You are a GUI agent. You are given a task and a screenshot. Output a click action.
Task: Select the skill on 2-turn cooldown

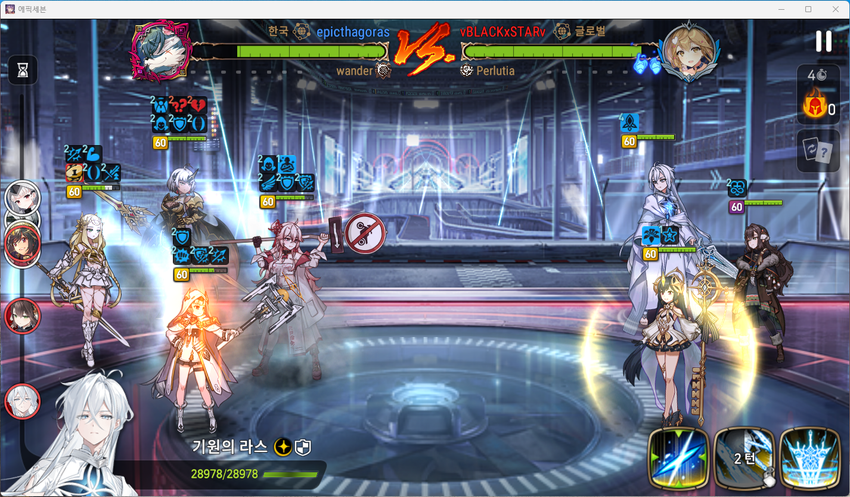click(743, 460)
